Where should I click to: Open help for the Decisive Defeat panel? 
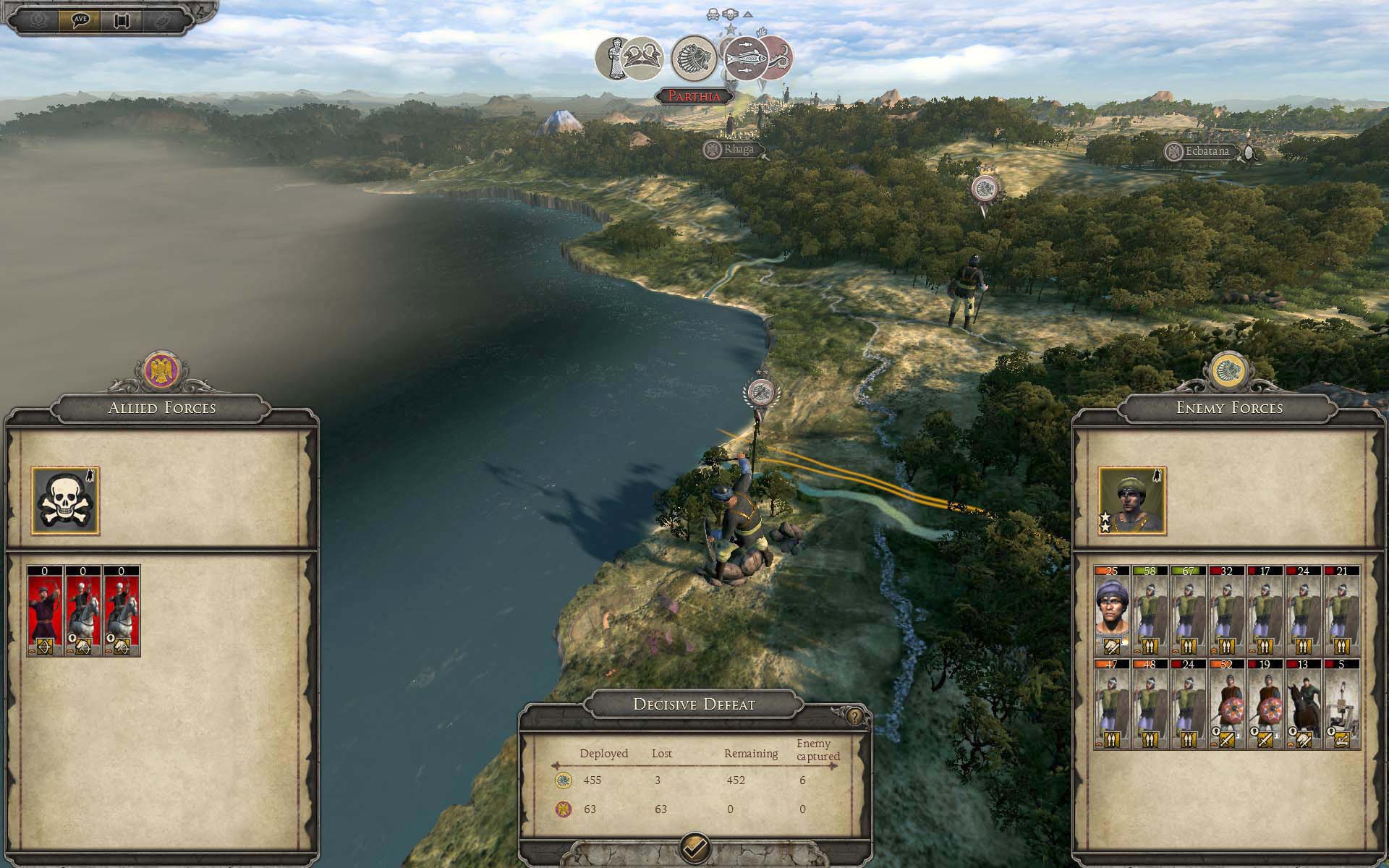pyautogui.click(x=856, y=717)
